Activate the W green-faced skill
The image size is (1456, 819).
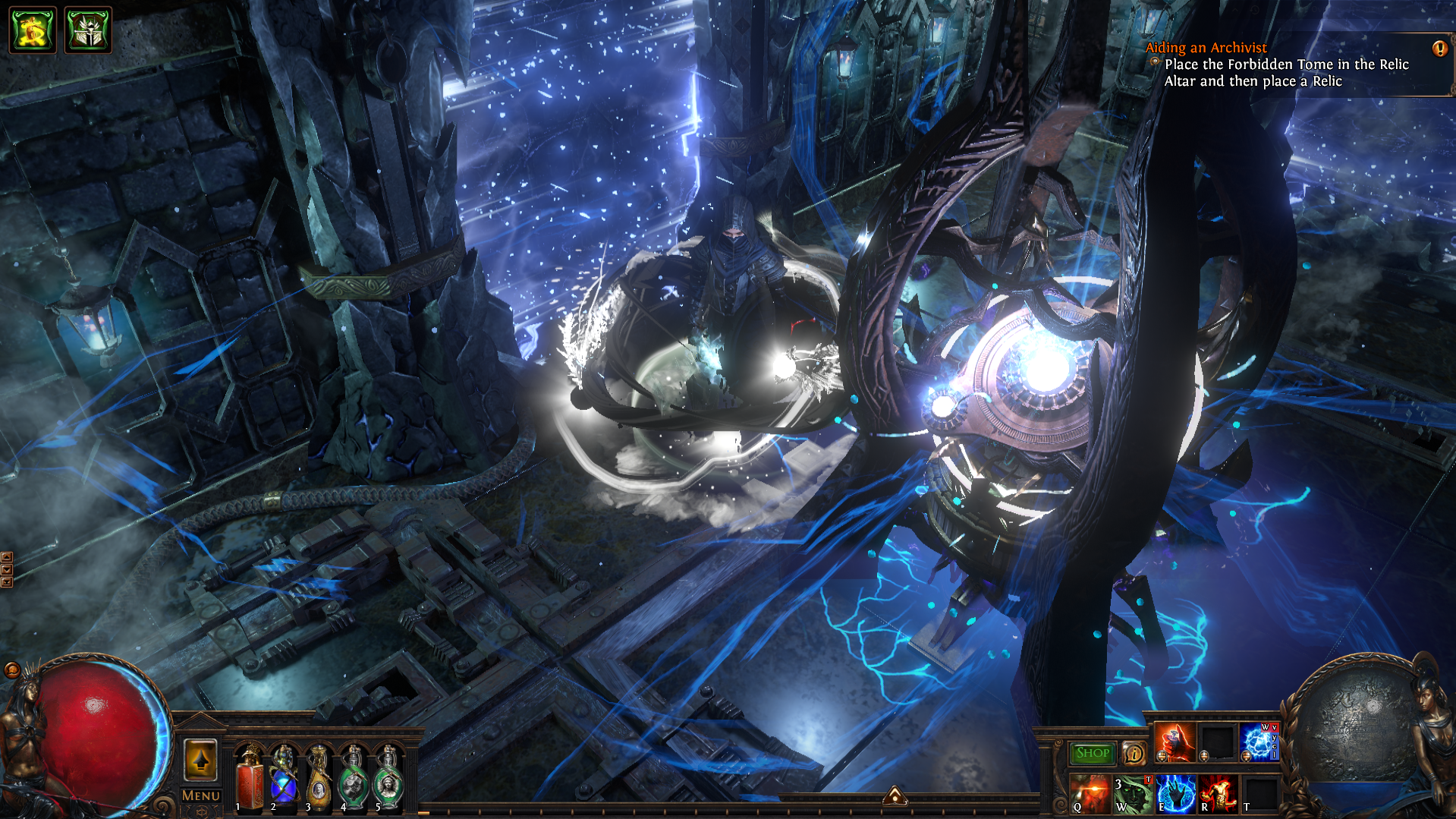(x=1133, y=793)
